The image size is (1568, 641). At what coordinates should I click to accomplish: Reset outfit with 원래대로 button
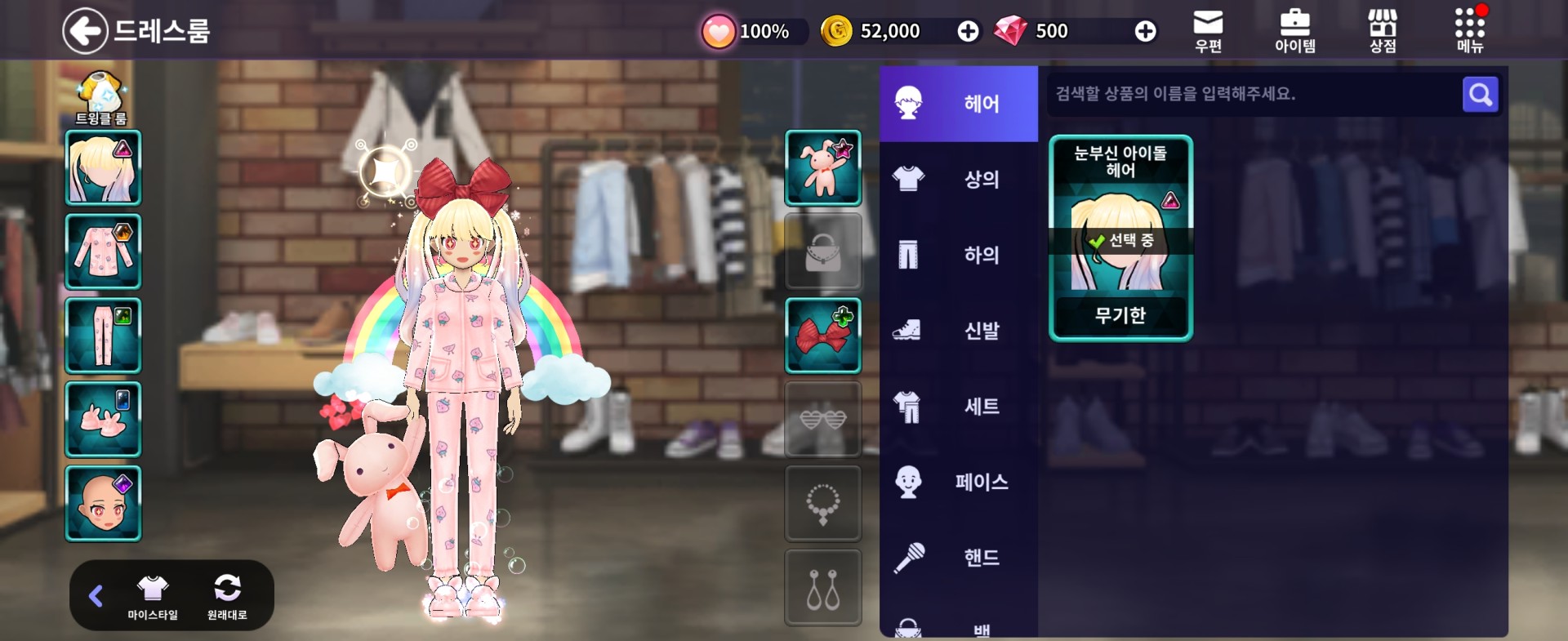click(227, 596)
